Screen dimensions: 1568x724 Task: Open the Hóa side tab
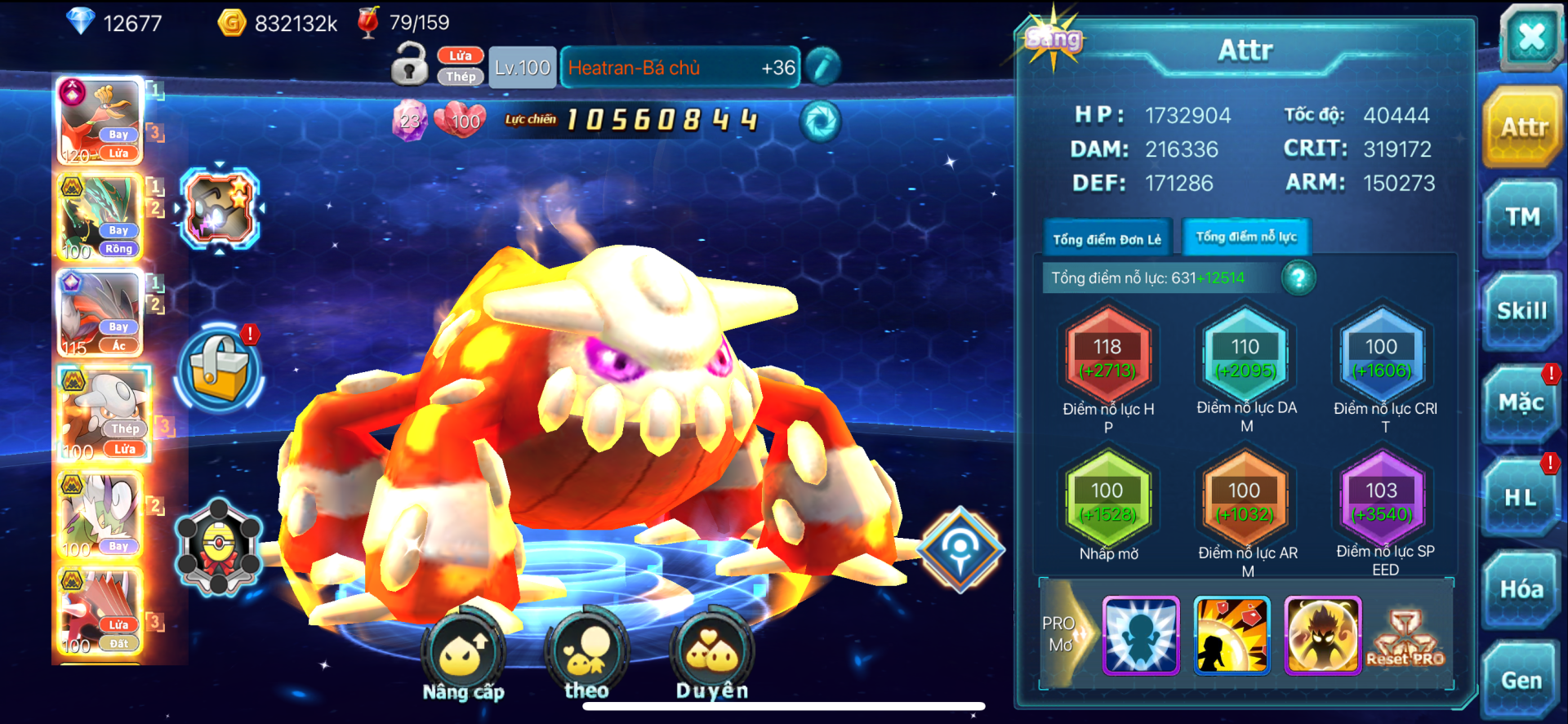(1521, 589)
